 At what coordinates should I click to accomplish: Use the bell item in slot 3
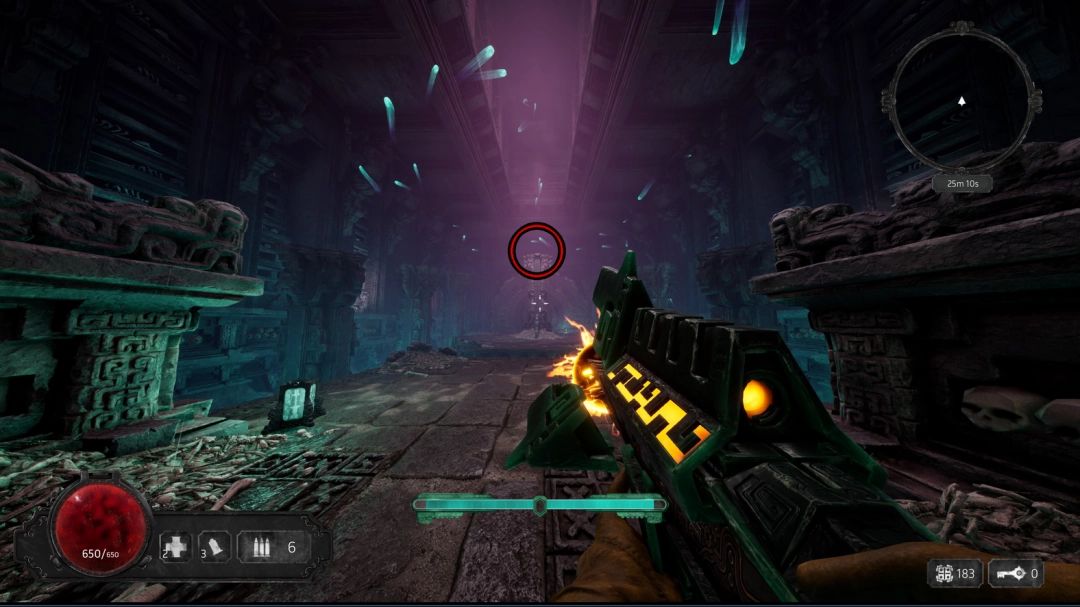(215, 547)
